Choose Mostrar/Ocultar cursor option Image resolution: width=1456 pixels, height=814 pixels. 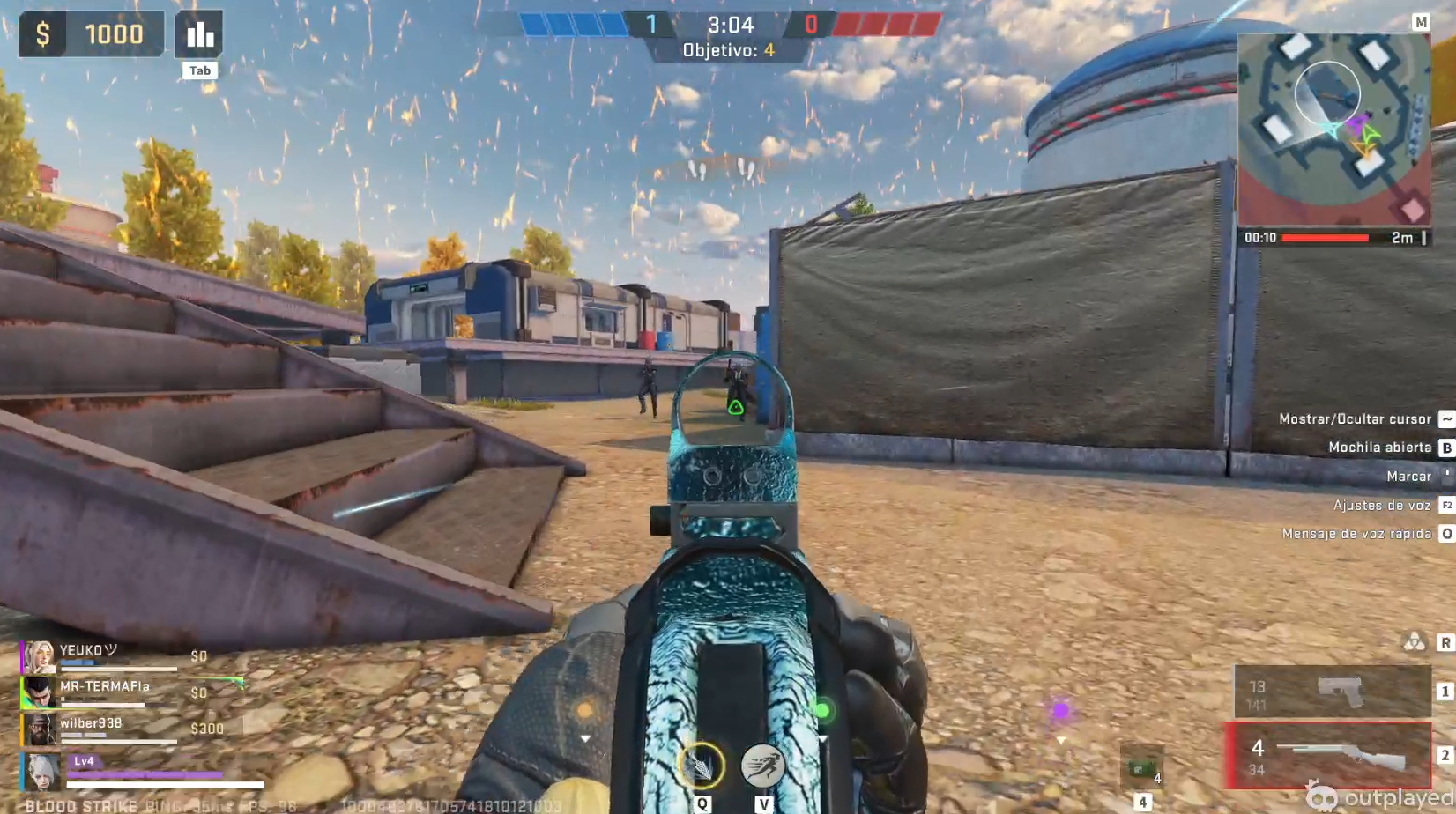tap(1355, 419)
